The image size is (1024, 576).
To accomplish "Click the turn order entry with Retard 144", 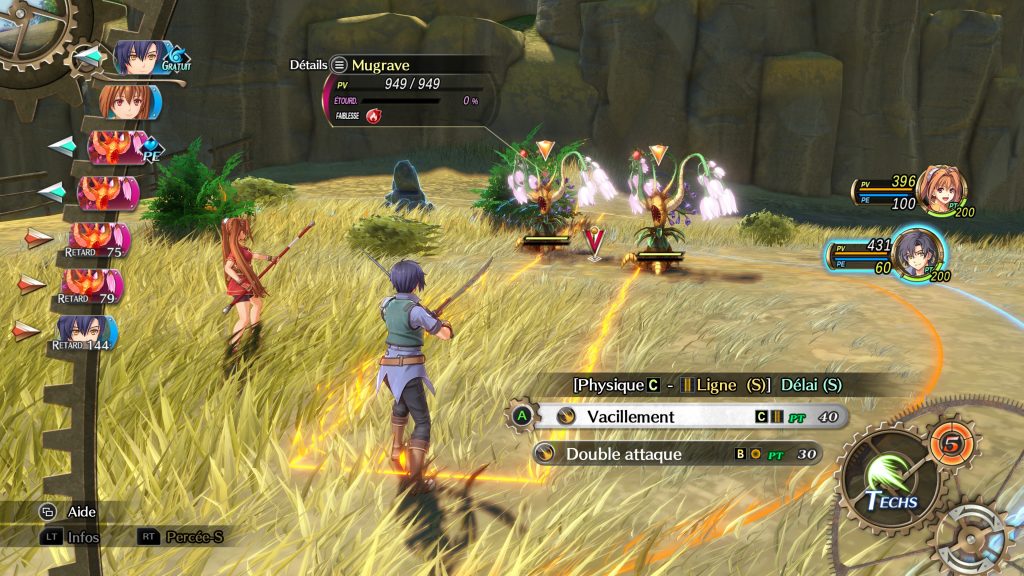I will tap(88, 332).
